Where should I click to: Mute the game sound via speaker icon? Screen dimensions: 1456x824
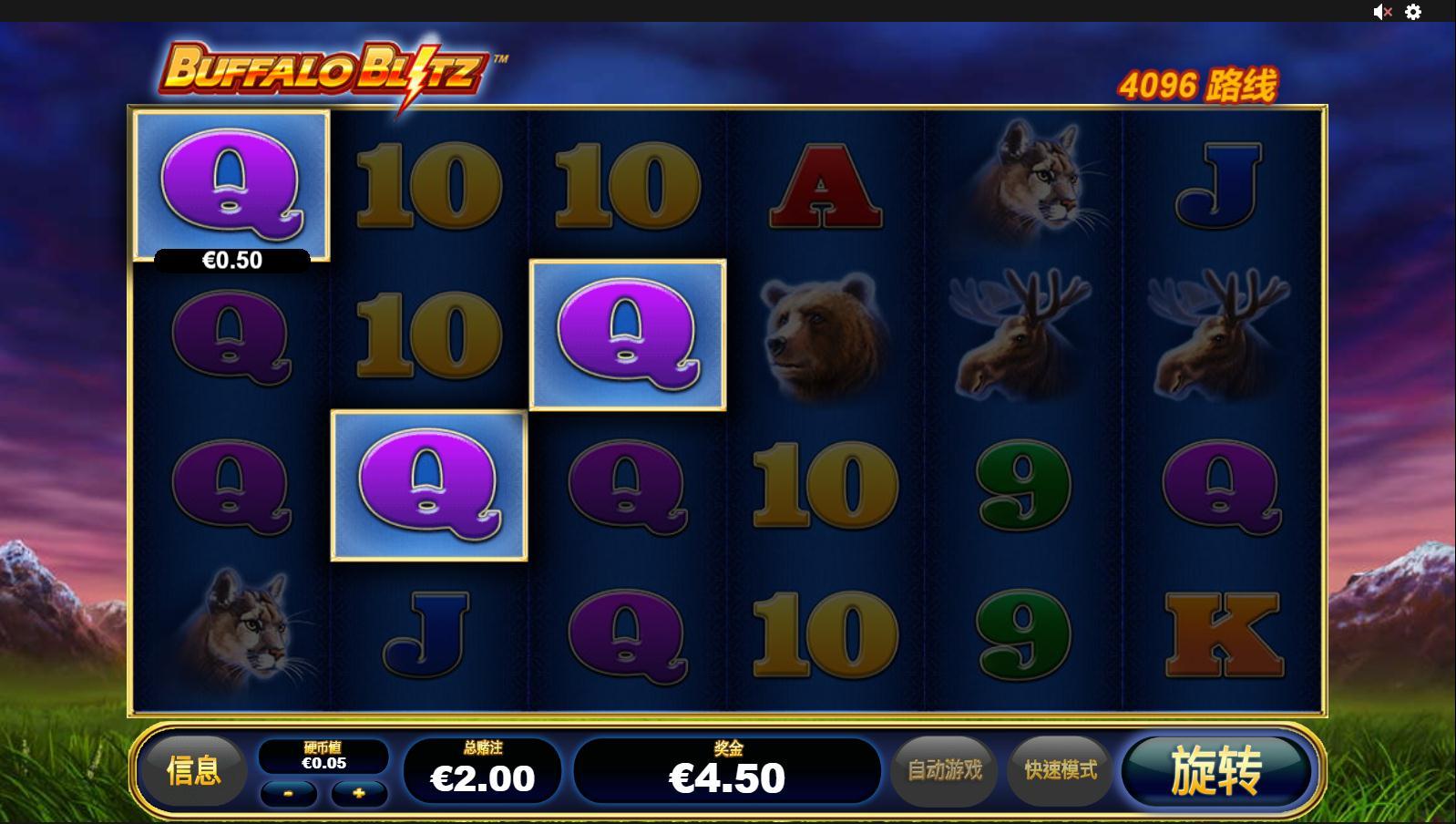(1379, 12)
